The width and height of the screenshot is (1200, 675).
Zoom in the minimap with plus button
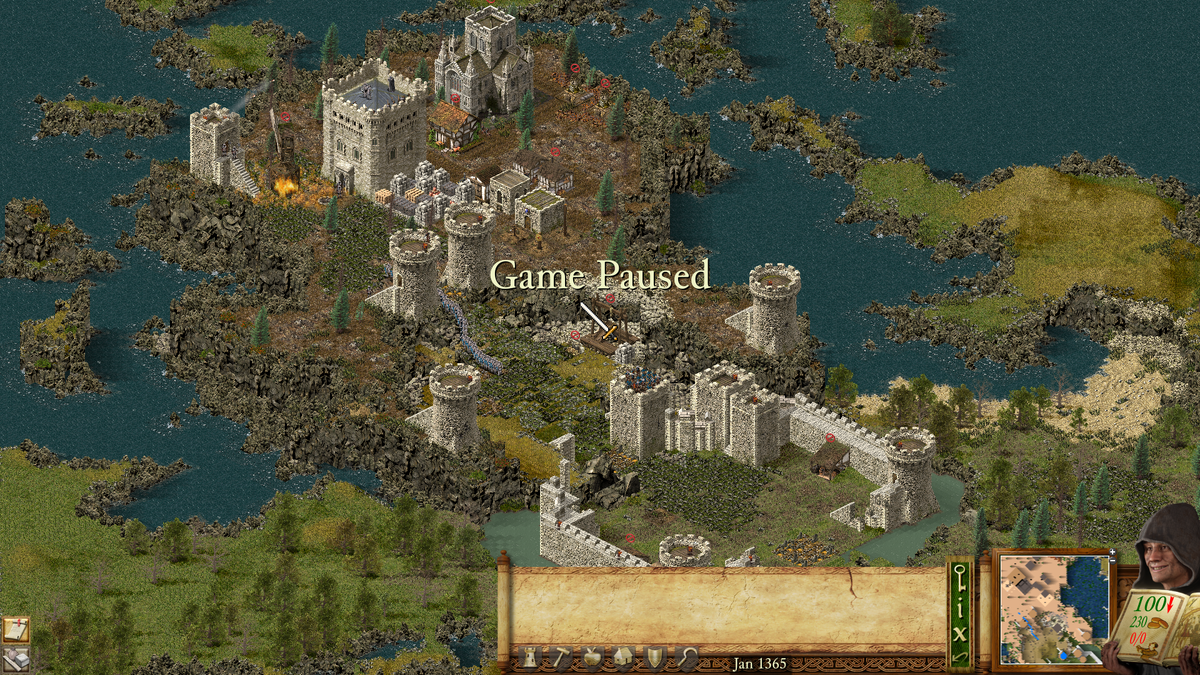click(1112, 553)
